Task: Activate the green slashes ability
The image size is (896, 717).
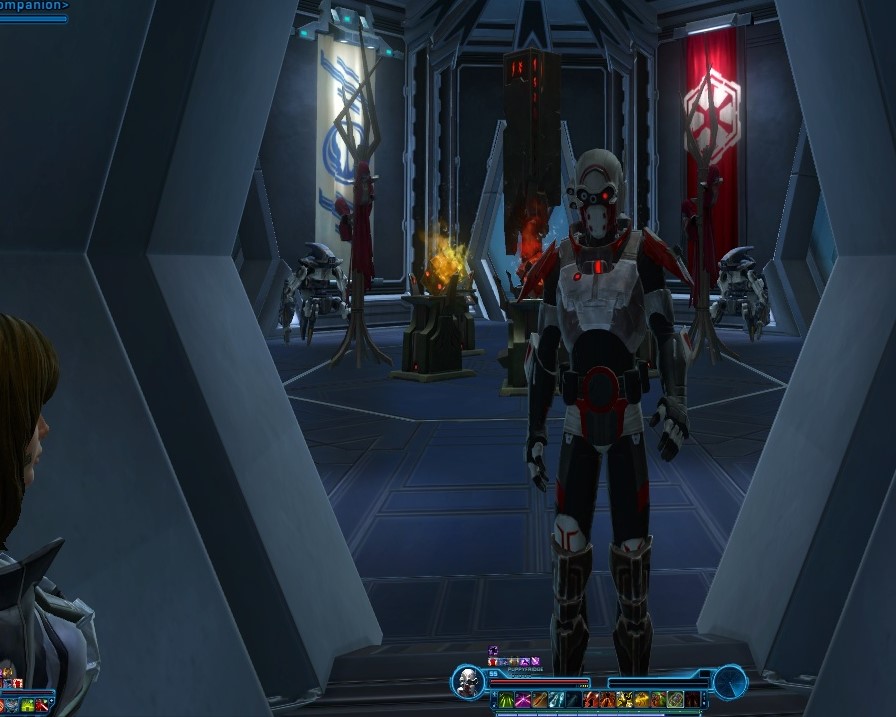Action: click(x=506, y=700)
